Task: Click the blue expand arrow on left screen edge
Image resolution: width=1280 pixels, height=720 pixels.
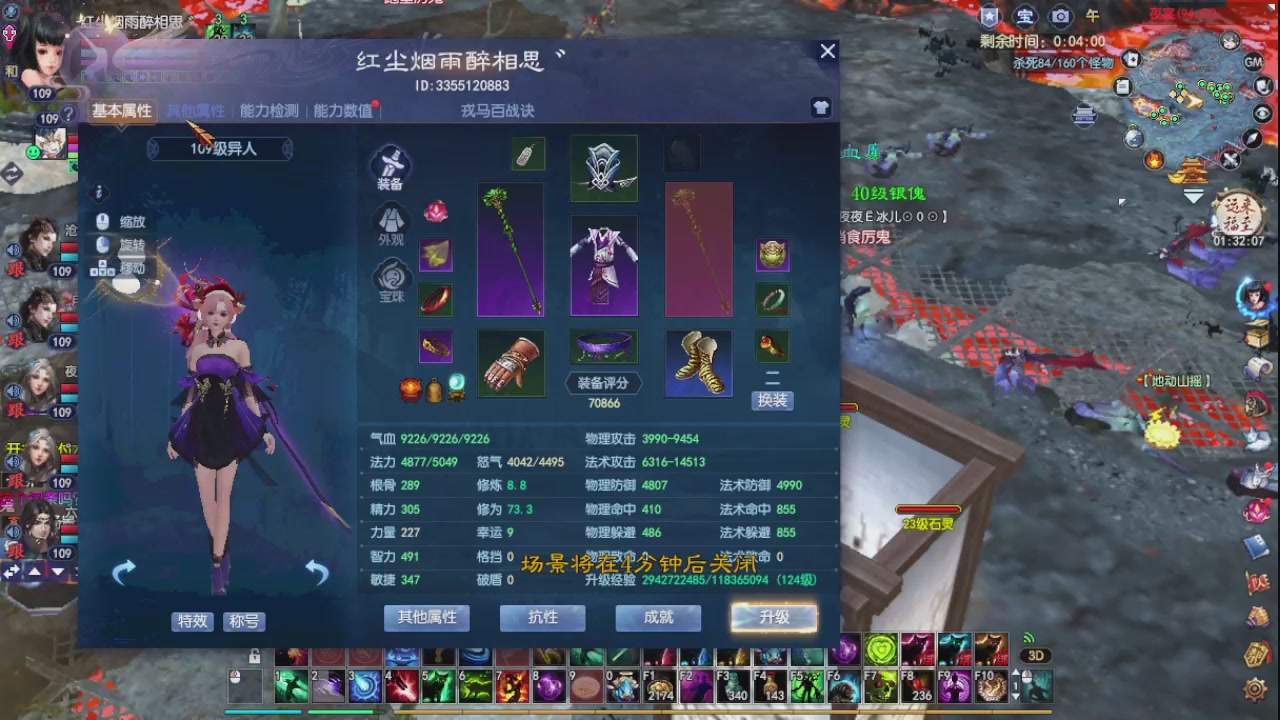Action: pyautogui.click(x=10, y=572)
